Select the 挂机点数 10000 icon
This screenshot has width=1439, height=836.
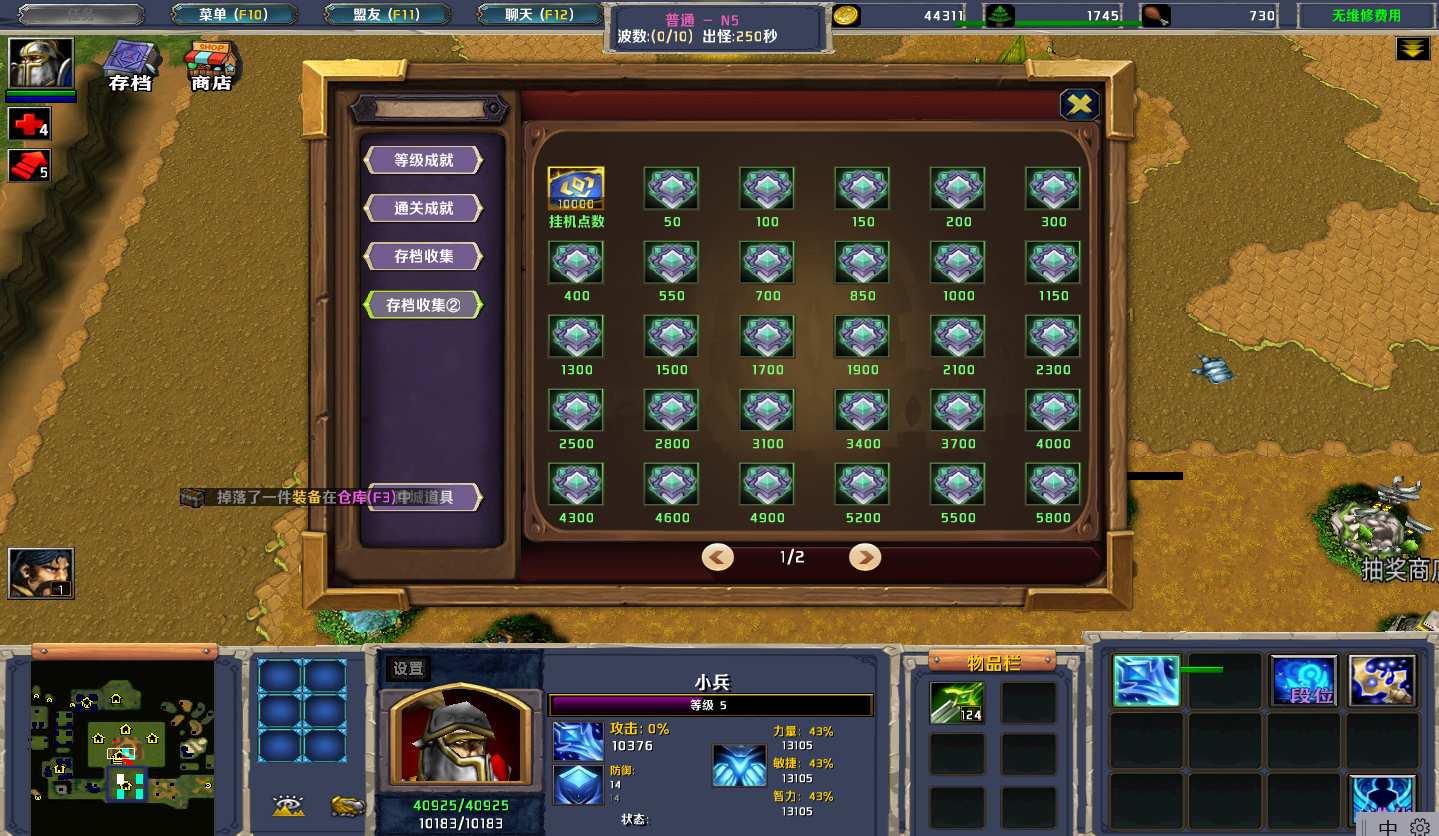click(x=576, y=188)
